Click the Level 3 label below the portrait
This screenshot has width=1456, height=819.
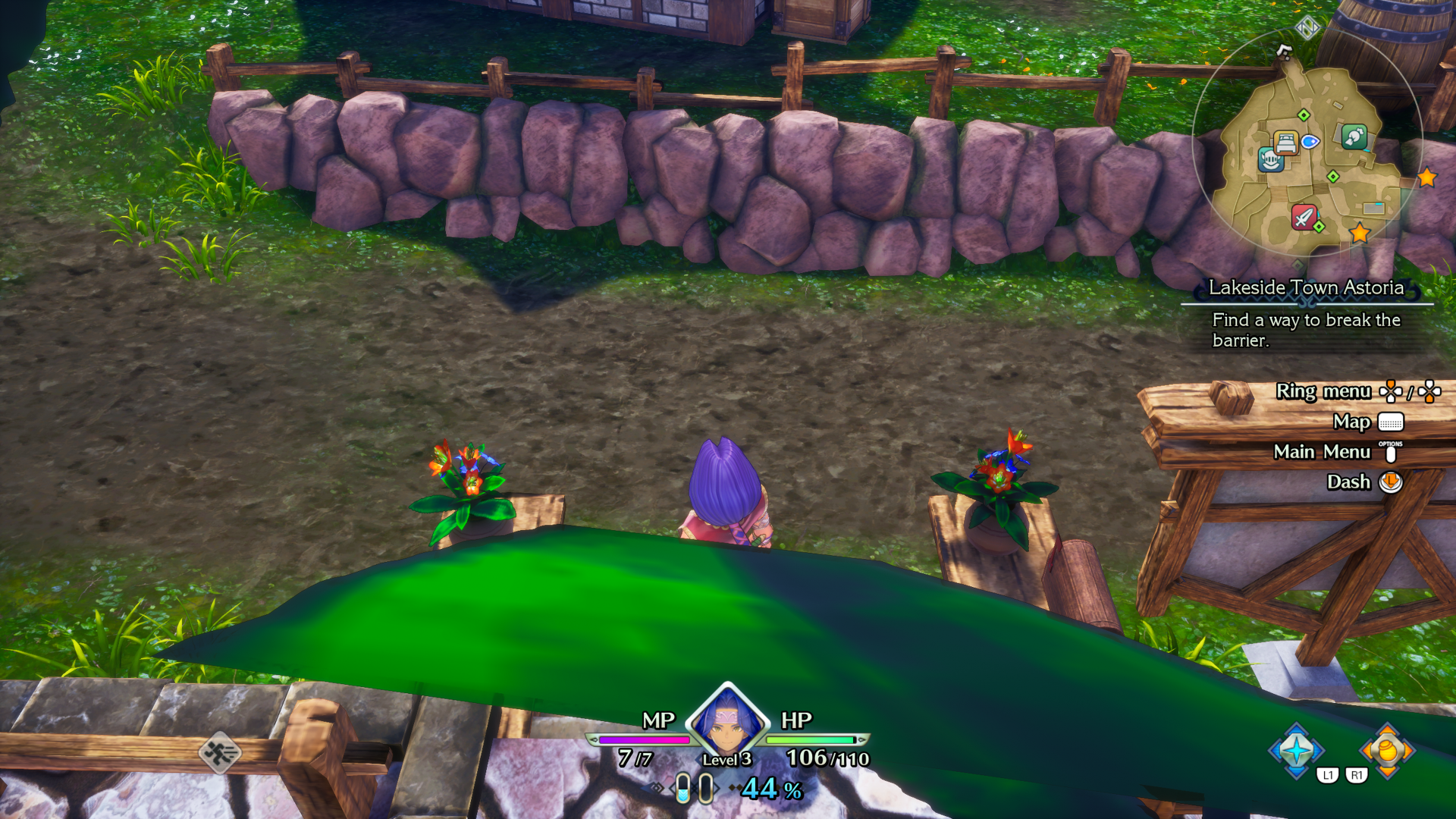coord(727,760)
